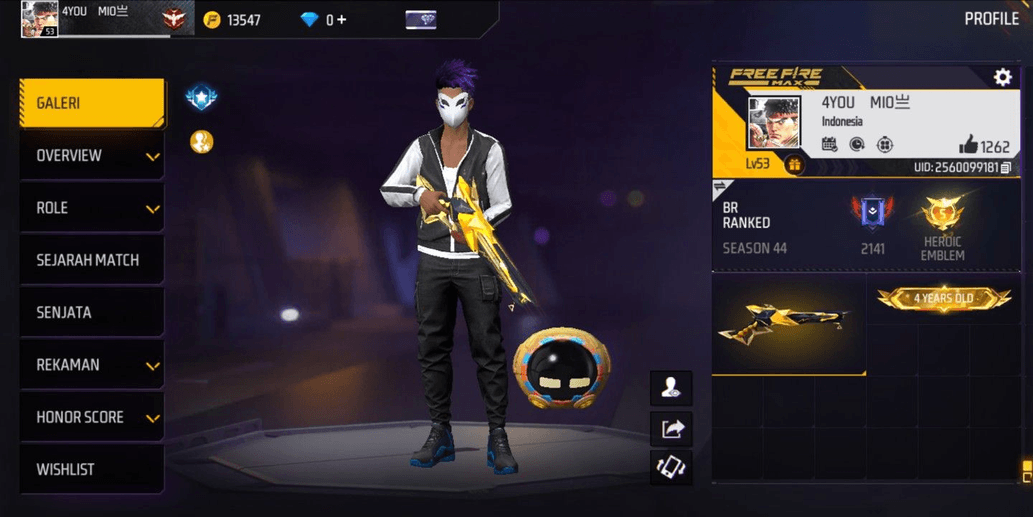Expand the Rekaman section
This screenshot has height=517, width=1033.
(91, 365)
